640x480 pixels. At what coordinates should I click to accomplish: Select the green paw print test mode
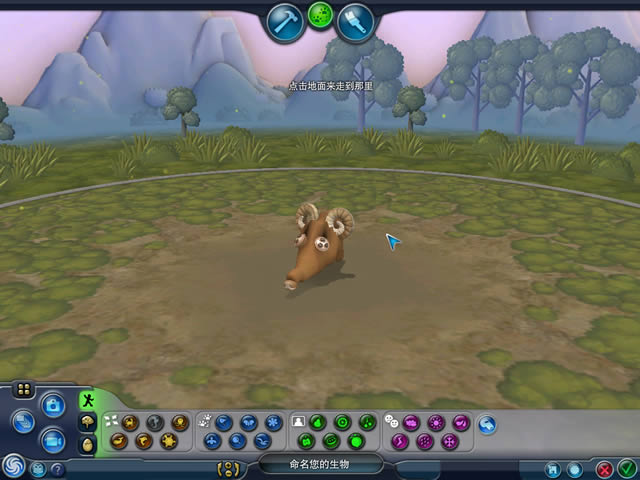click(320, 15)
